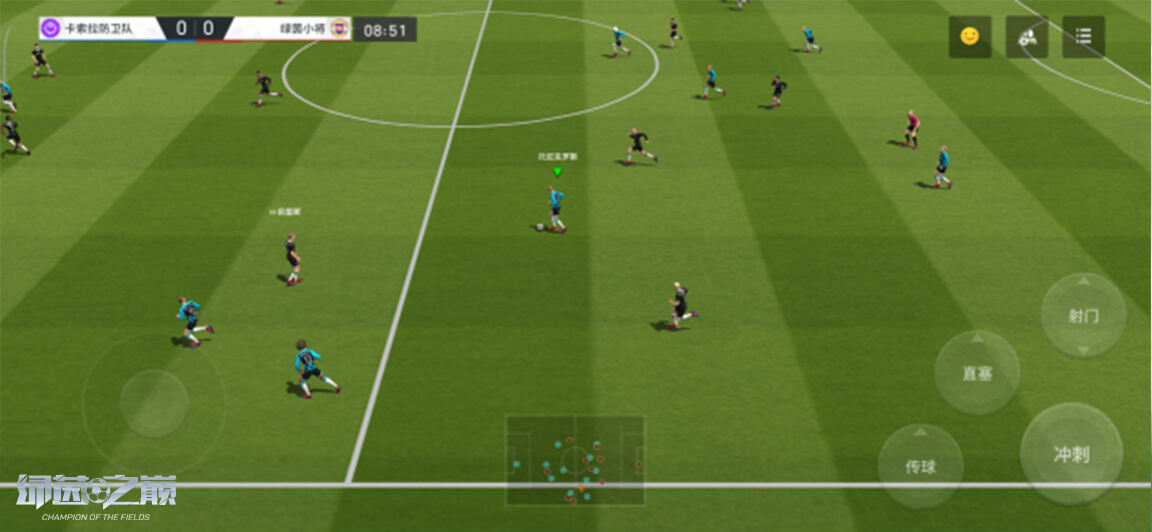This screenshot has width=1152, height=532.
Task: Tap the virtual movement joystick
Action: (x=154, y=403)
